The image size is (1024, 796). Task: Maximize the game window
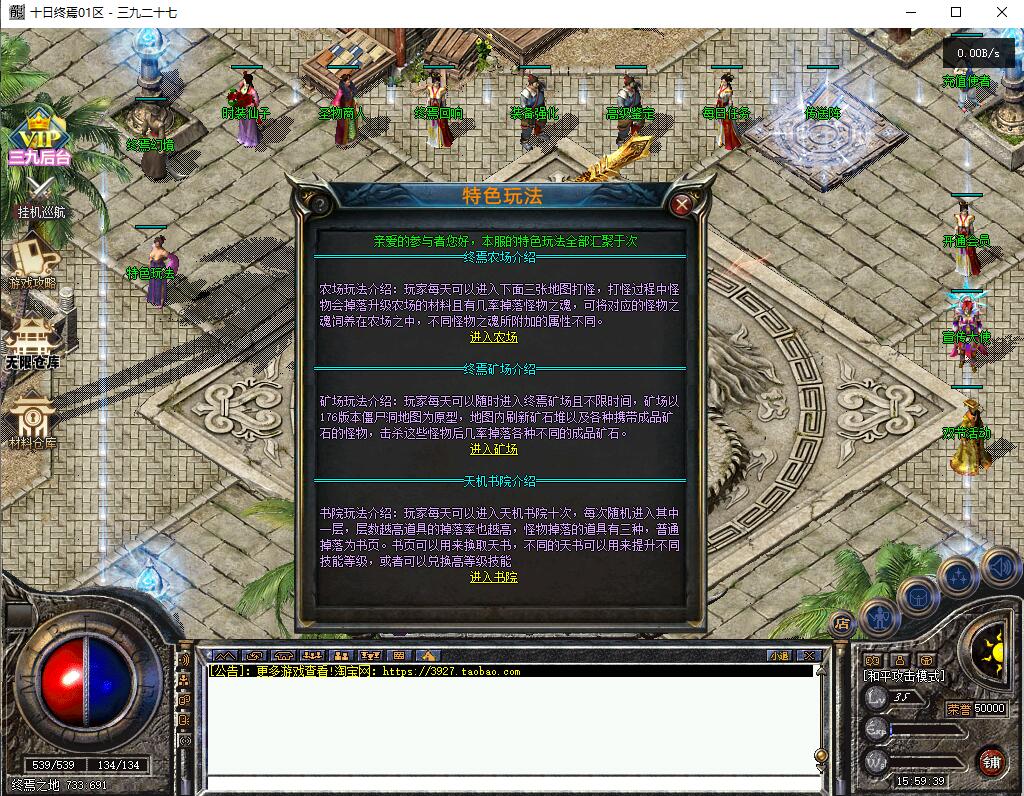(956, 12)
